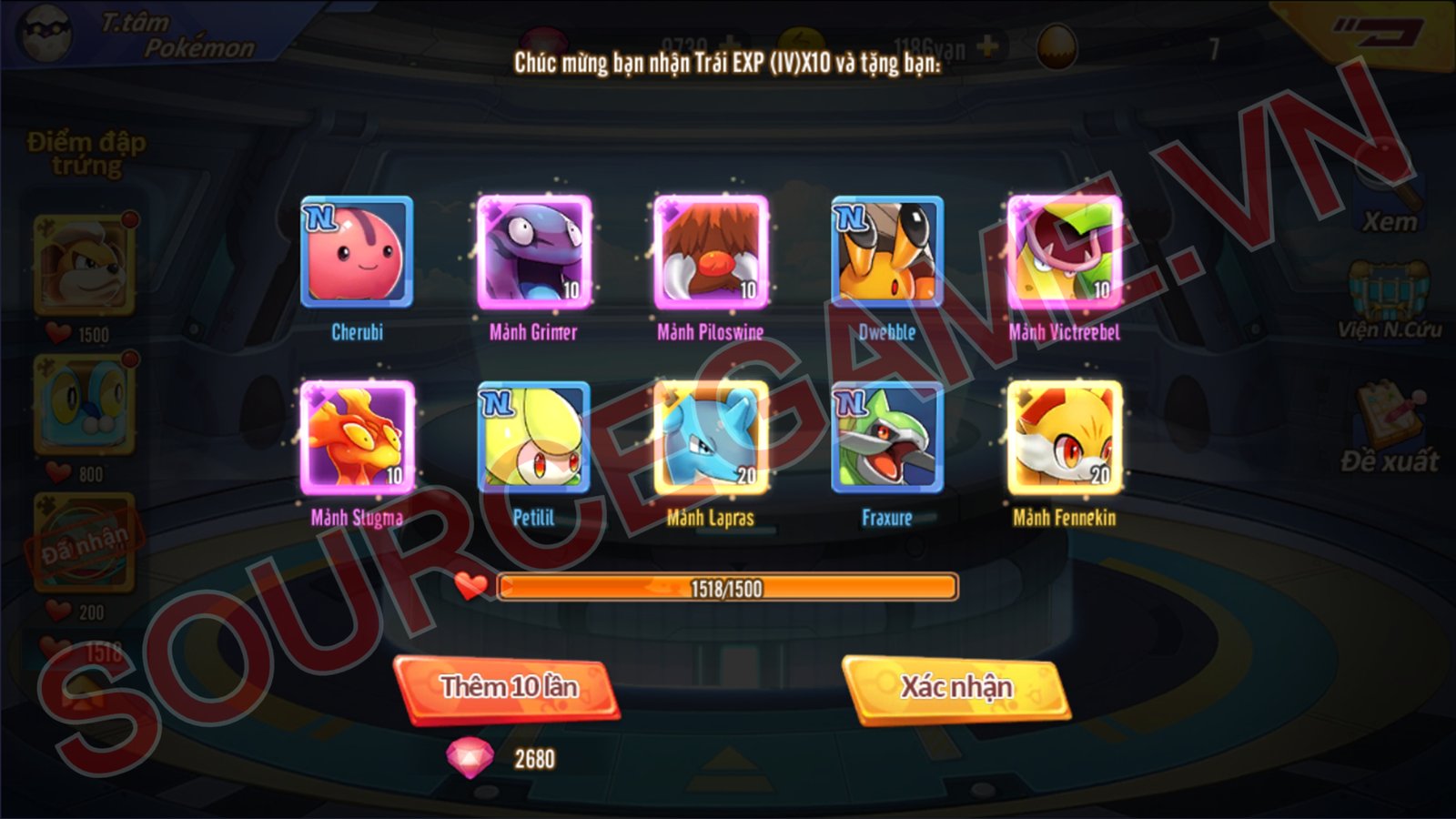The height and width of the screenshot is (819, 1456).
Task: Check the Fraxure reward tile
Action: pyautogui.click(x=887, y=438)
